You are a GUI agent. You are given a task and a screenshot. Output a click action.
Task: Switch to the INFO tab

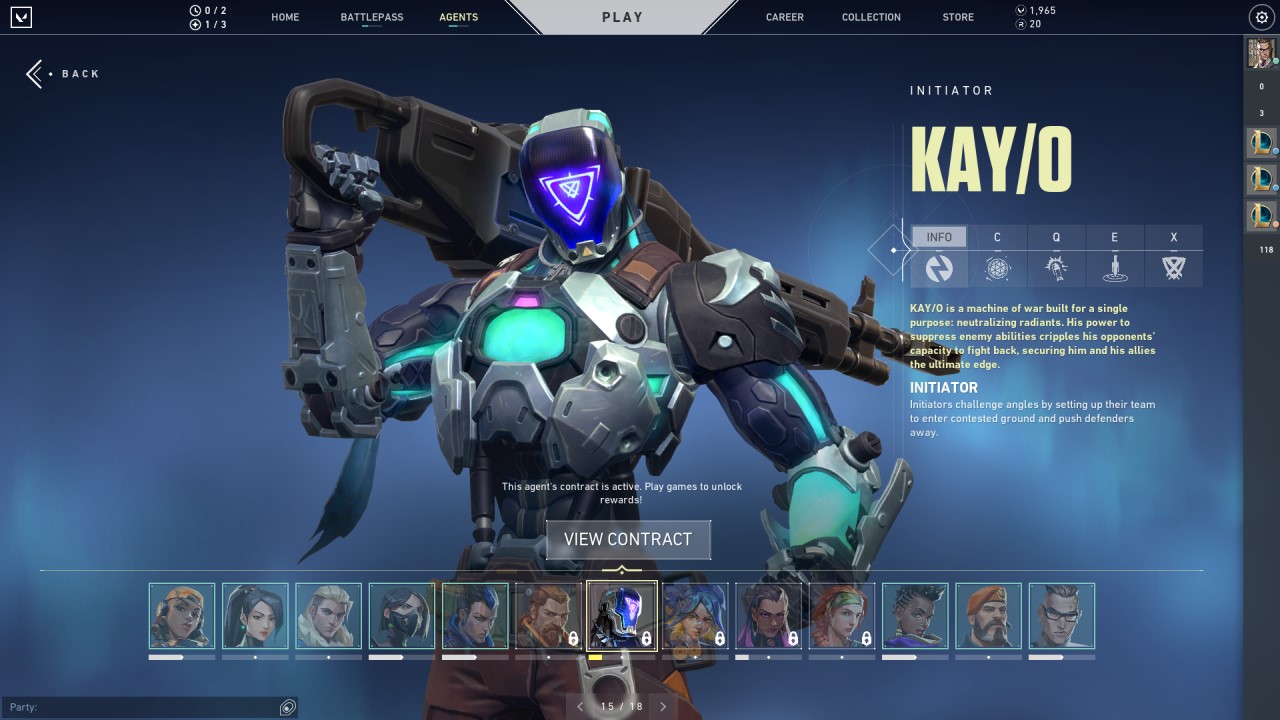click(x=938, y=237)
